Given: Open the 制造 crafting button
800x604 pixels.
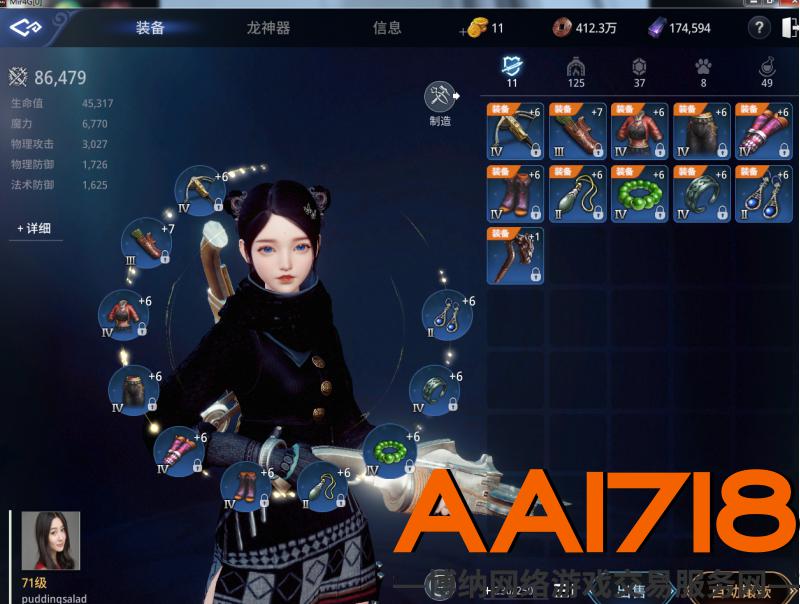Looking at the screenshot, I should click(440, 98).
